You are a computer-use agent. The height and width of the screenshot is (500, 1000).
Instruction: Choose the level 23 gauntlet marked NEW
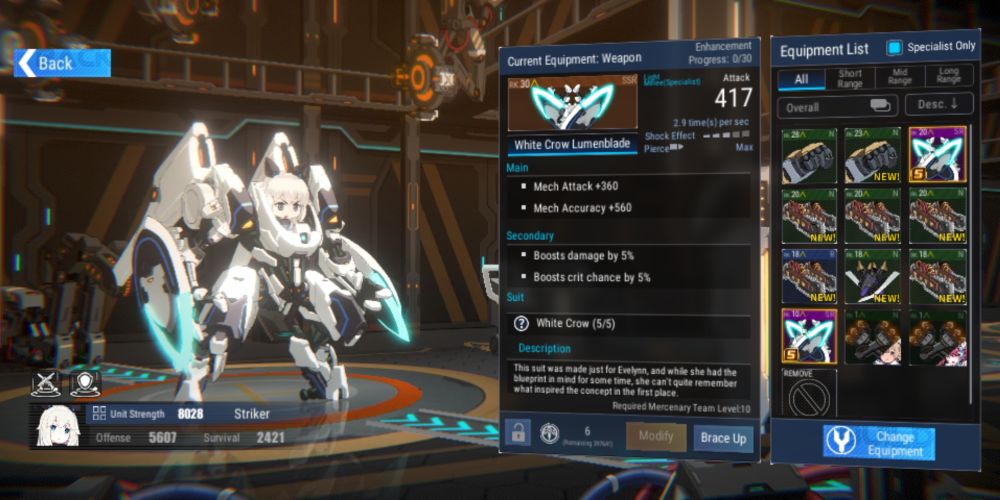(874, 154)
